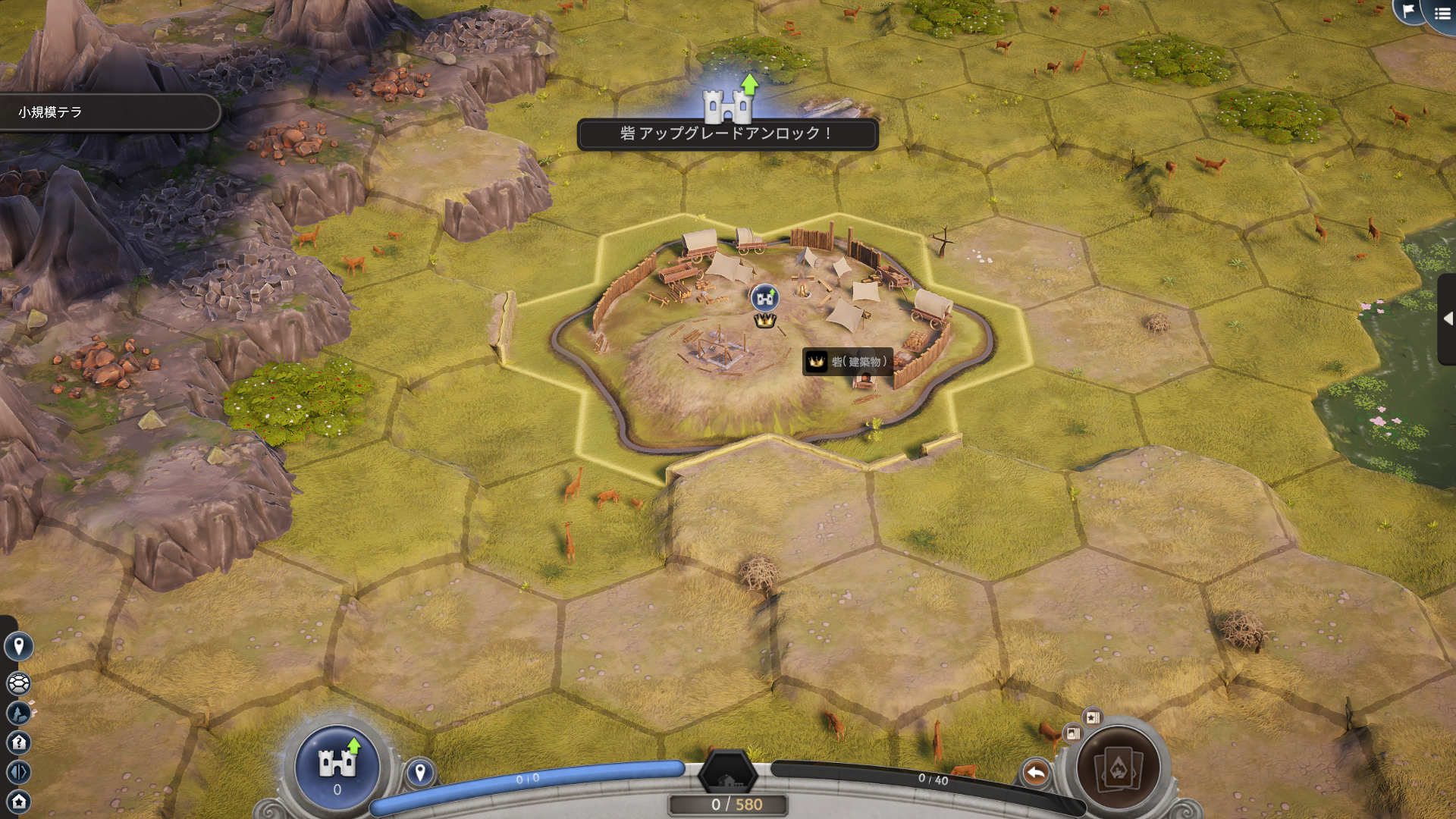Image resolution: width=1456 pixels, height=819 pixels.
Task: Expand the right-side panel arrow
Action: click(x=1448, y=319)
